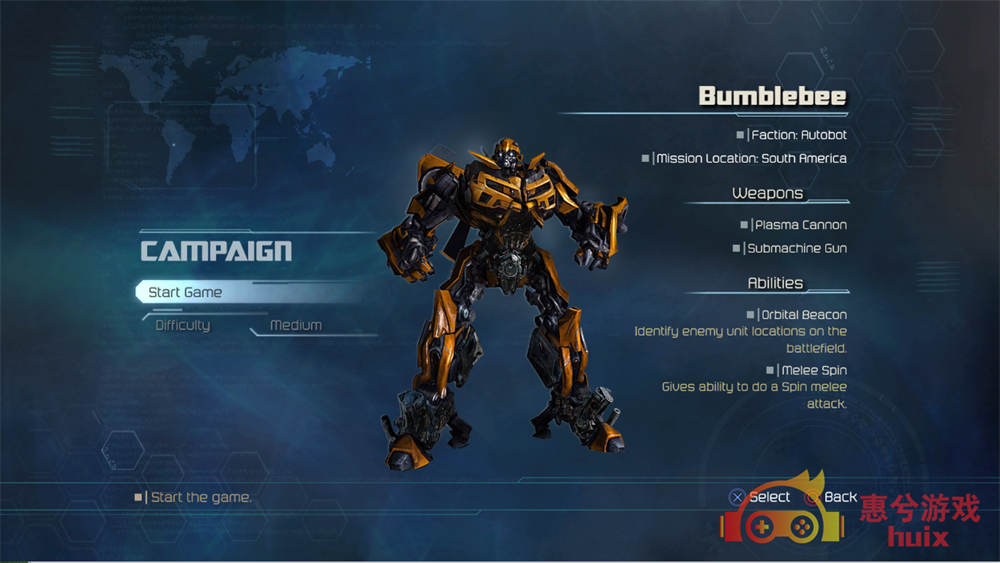Select the Start Game menu entry
This screenshot has width=1000, height=563.
pyautogui.click(x=186, y=292)
